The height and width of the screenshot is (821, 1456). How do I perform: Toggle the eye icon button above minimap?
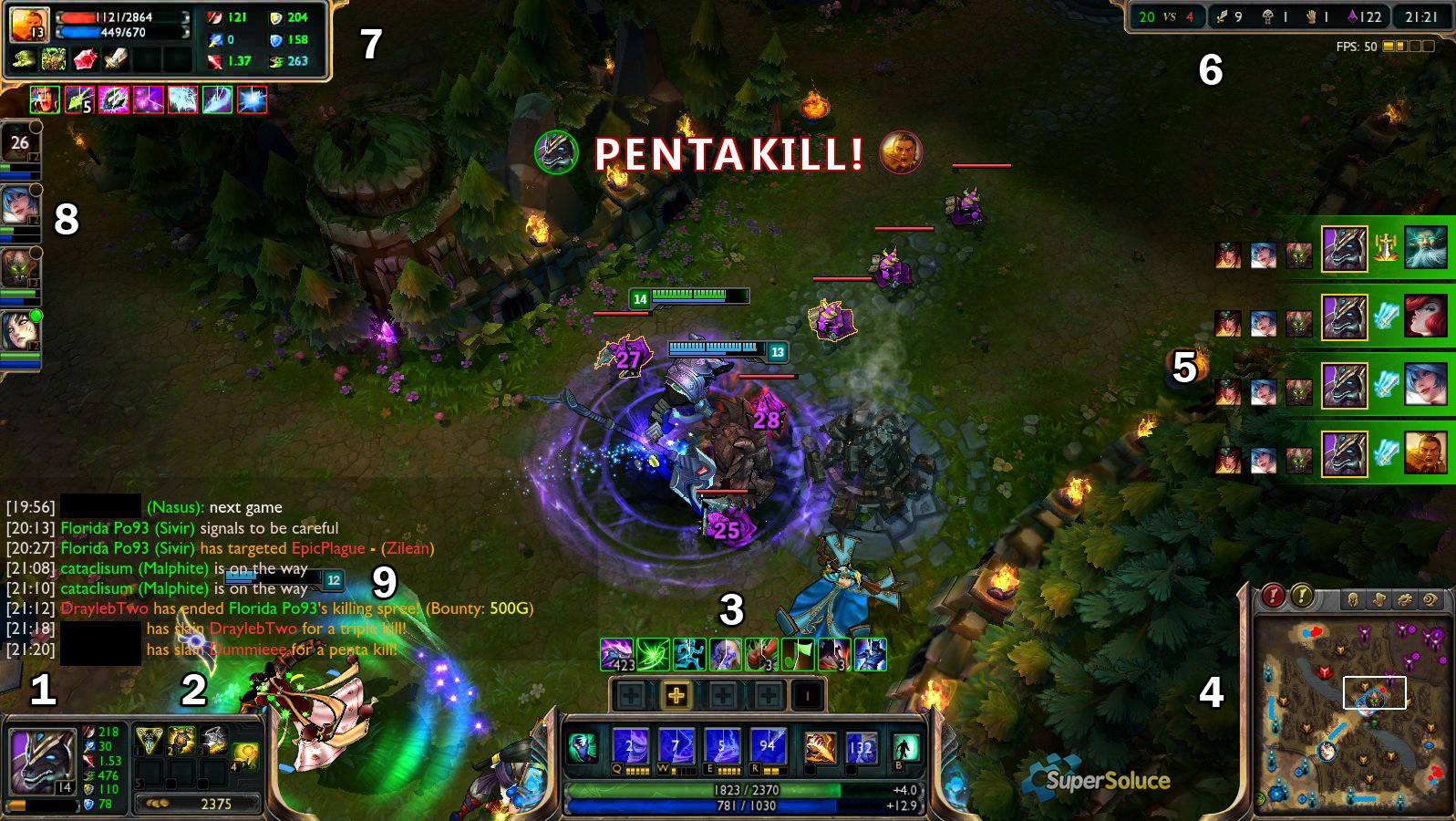coord(1430,599)
